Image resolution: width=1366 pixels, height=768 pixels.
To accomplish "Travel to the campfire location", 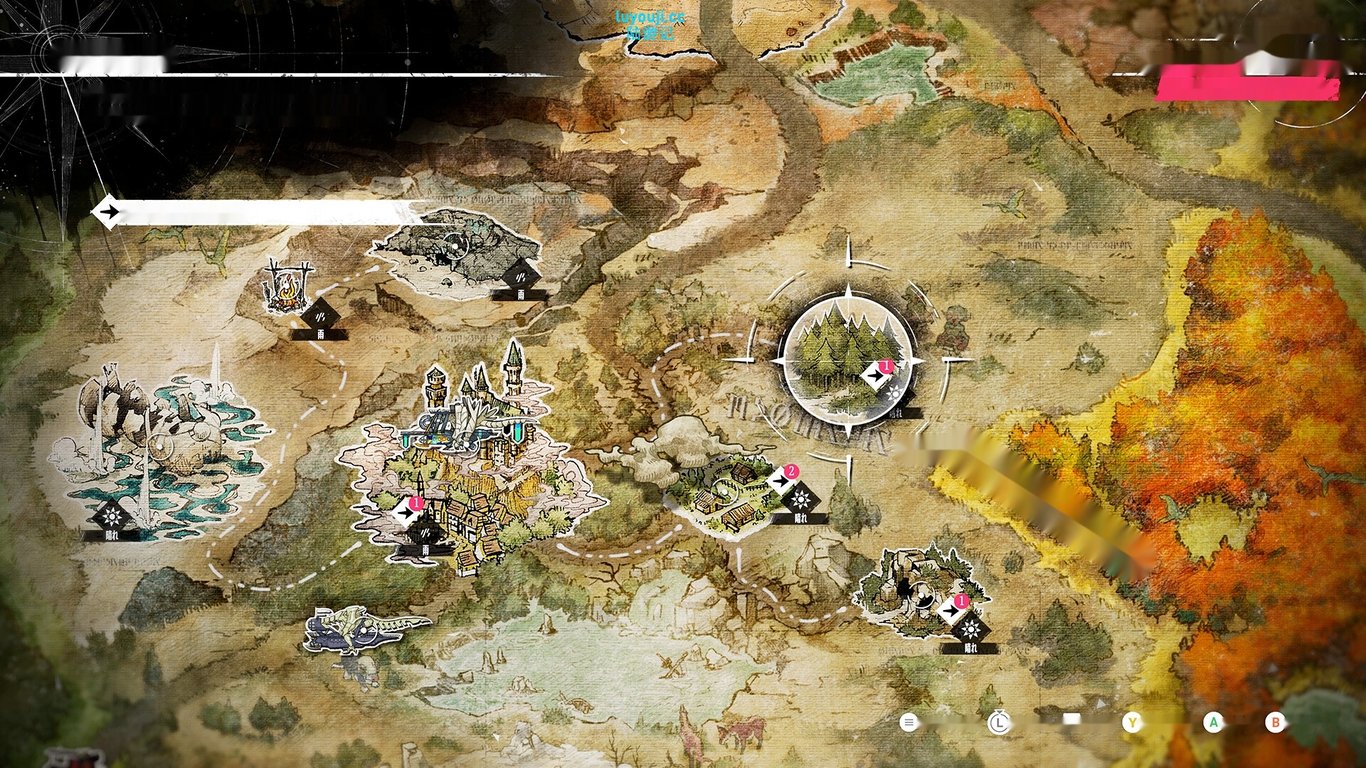I will point(284,288).
